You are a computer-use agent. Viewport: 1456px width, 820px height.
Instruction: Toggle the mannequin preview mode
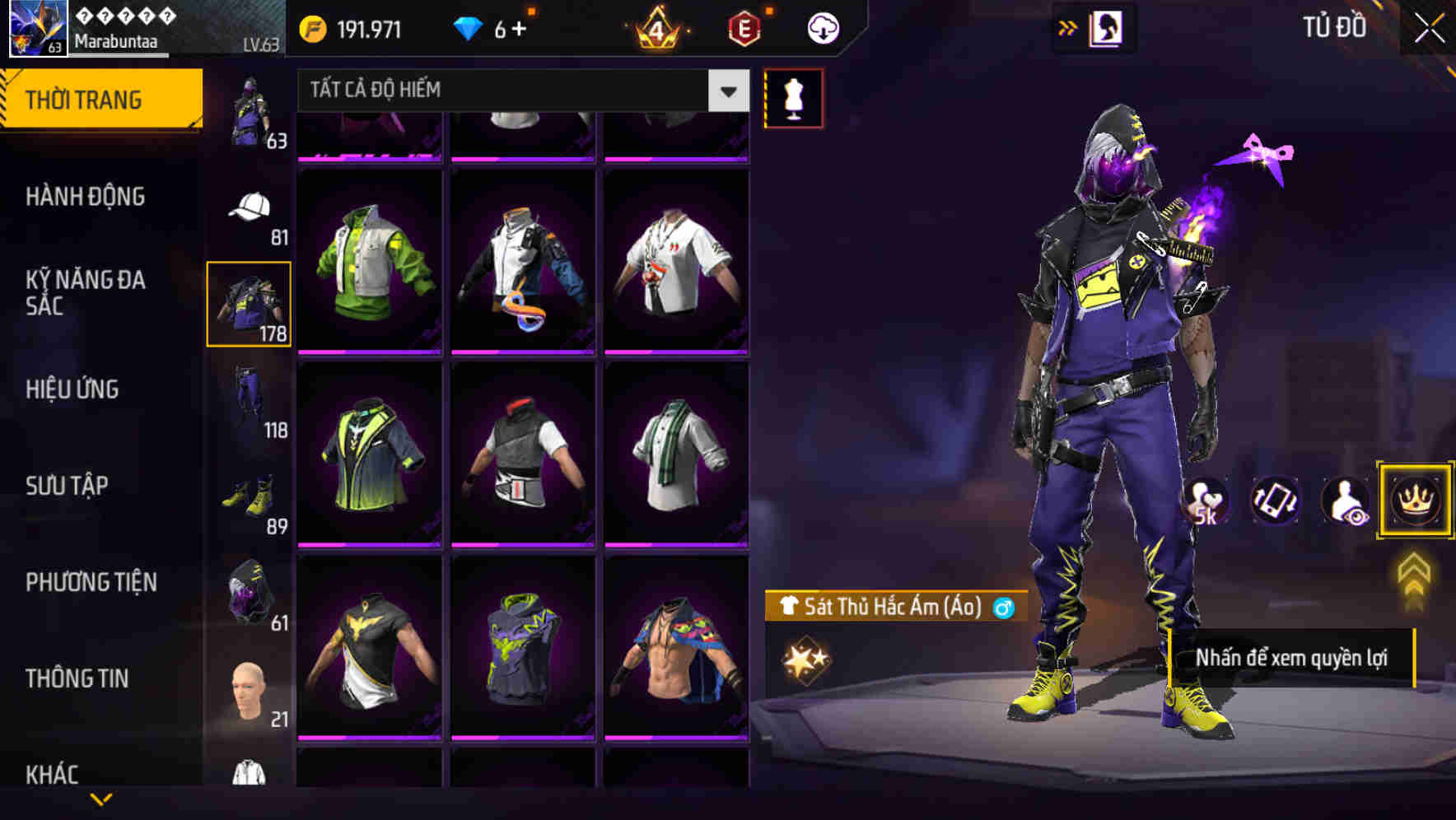(x=792, y=97)
